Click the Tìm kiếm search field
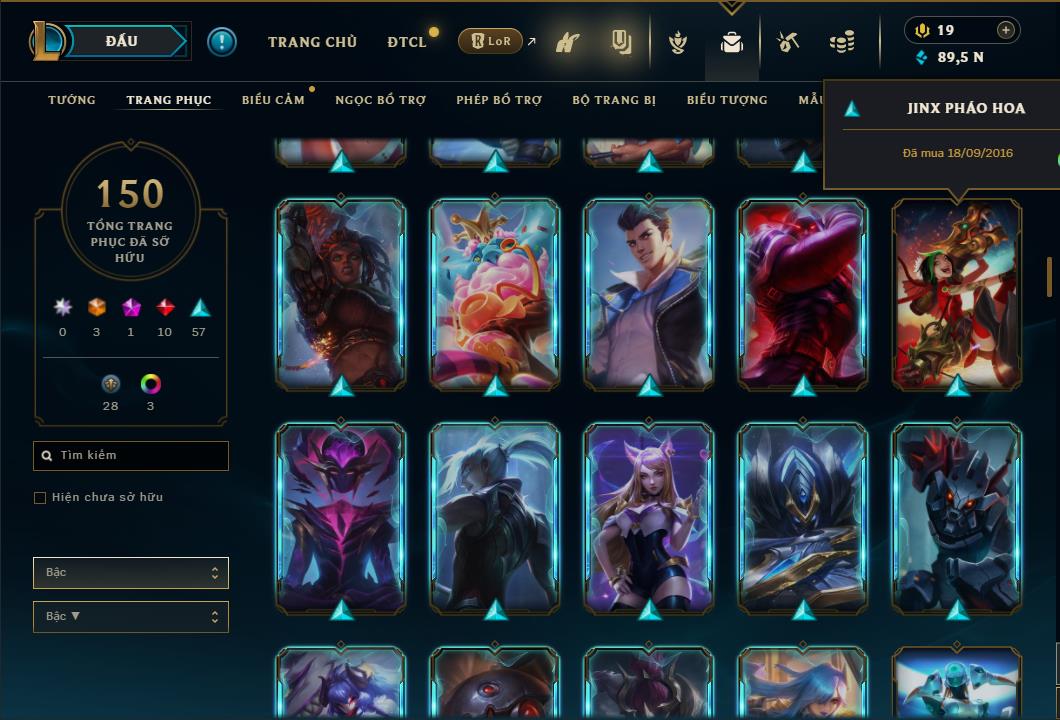The width and height of the screenshot is (1060, 720). (x=131, y=456)
